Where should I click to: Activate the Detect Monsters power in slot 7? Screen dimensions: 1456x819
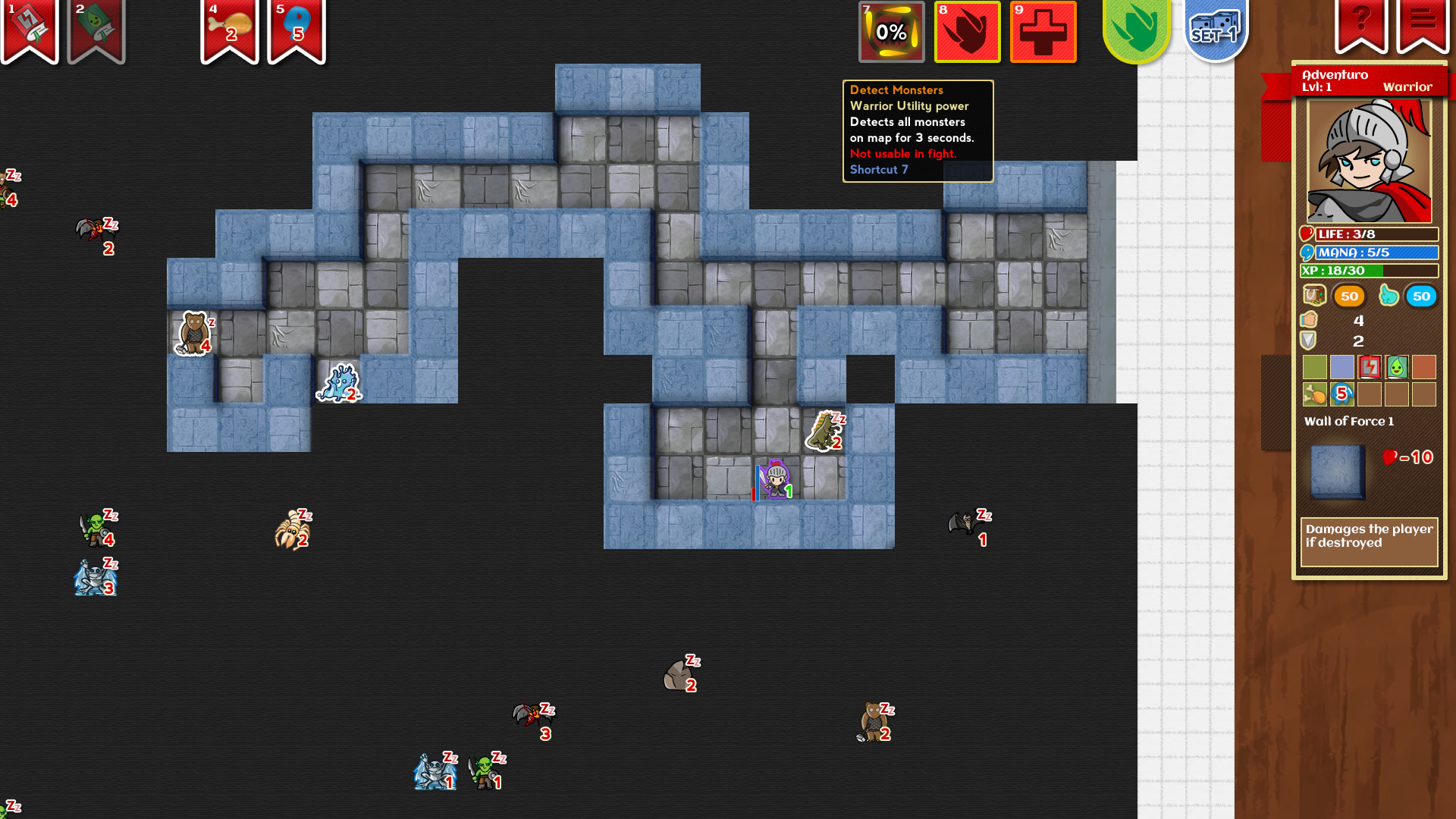892,32
